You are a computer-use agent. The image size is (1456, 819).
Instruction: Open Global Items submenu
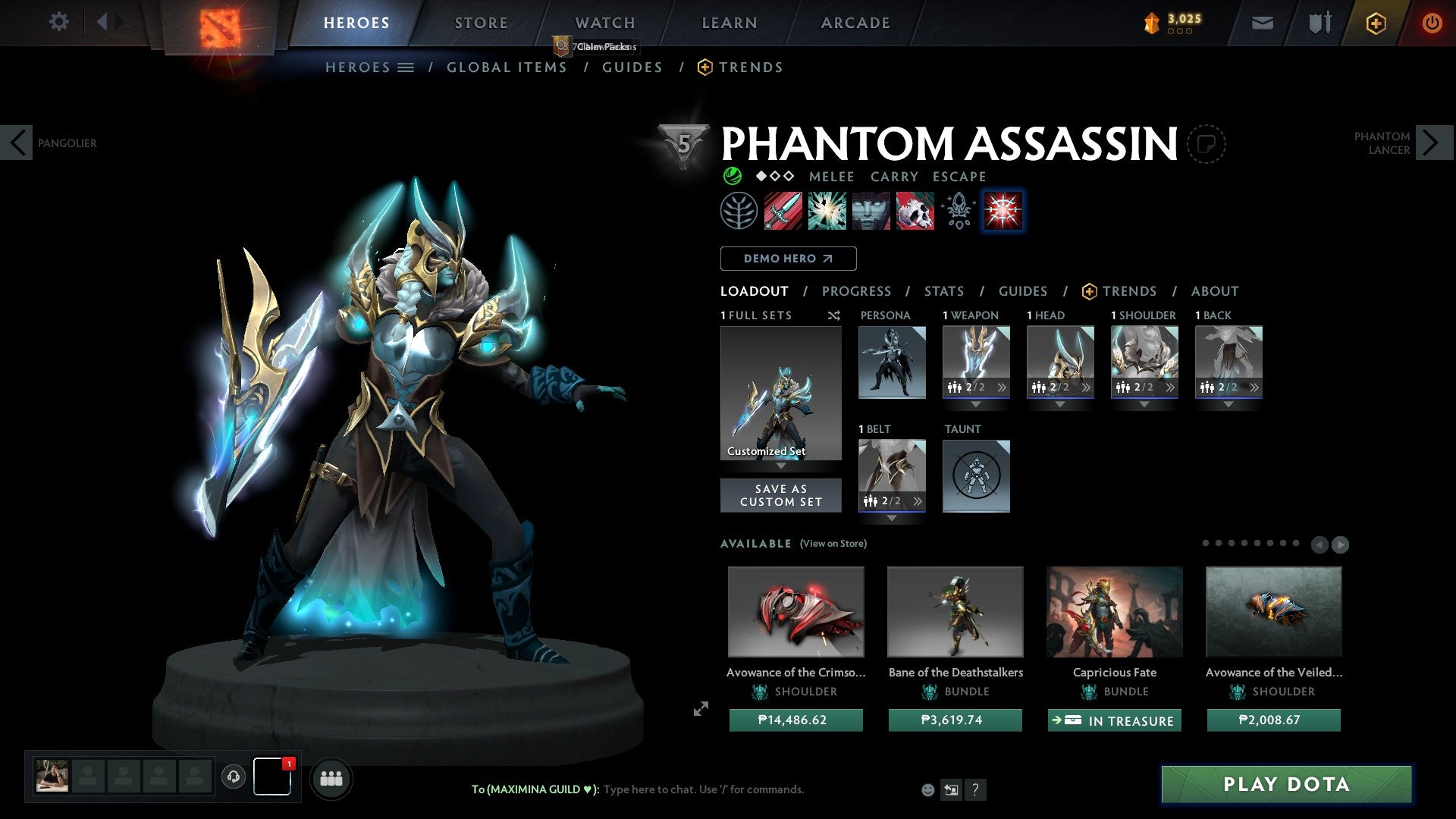point(507,67)
